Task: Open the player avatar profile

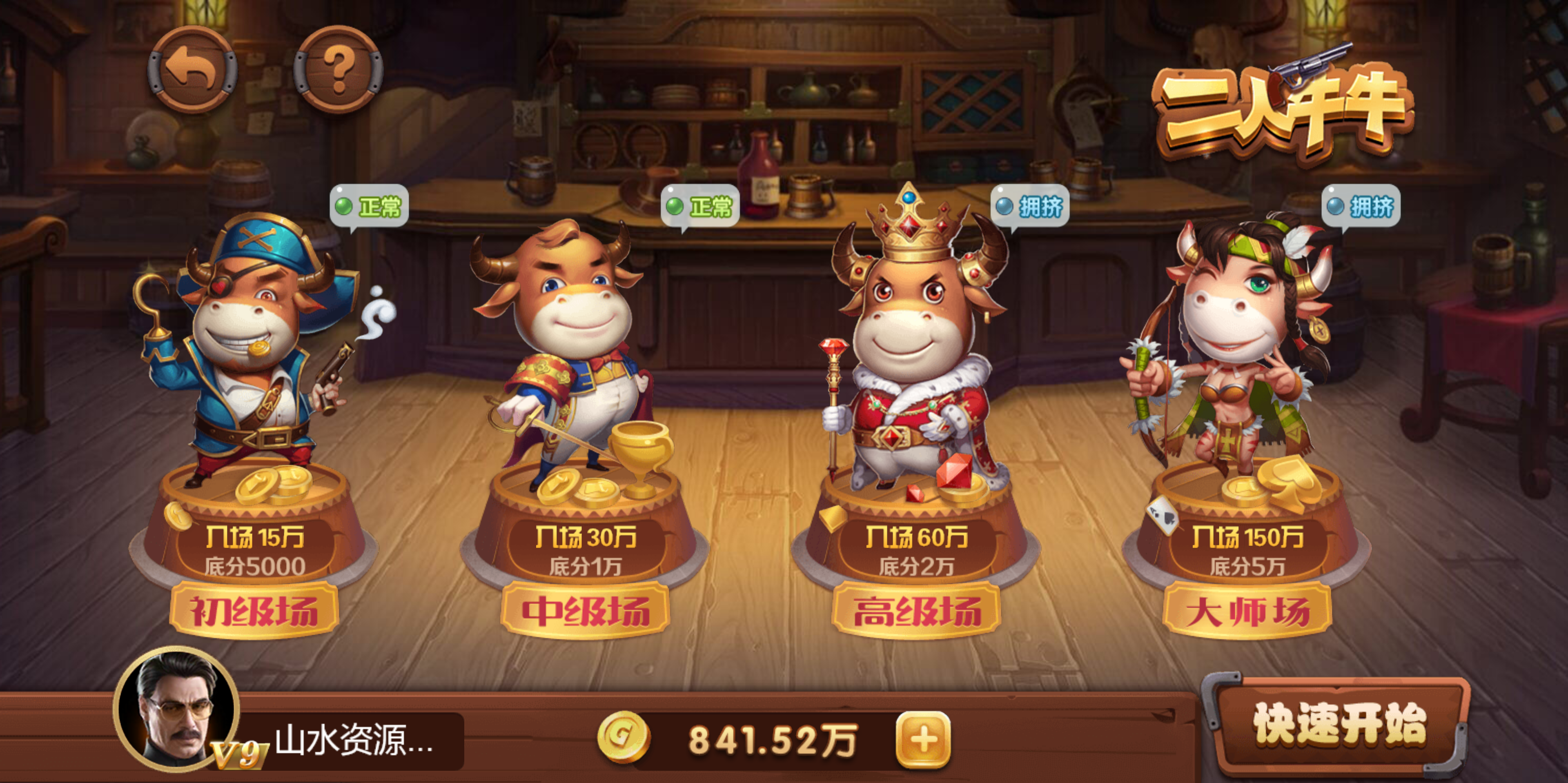Action: [176, 710]
